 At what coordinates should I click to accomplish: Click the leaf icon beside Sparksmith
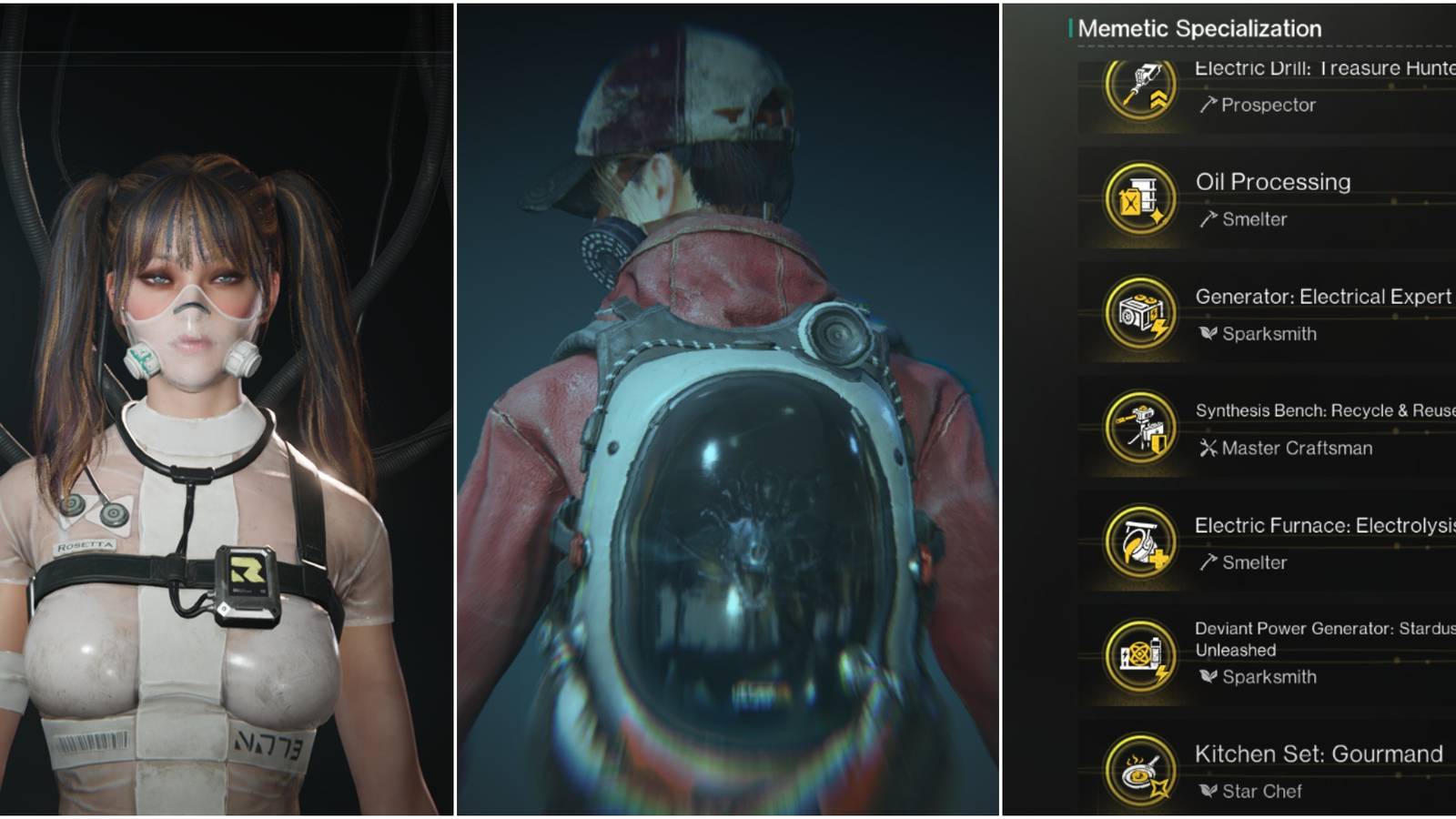tap(1208, 333)
